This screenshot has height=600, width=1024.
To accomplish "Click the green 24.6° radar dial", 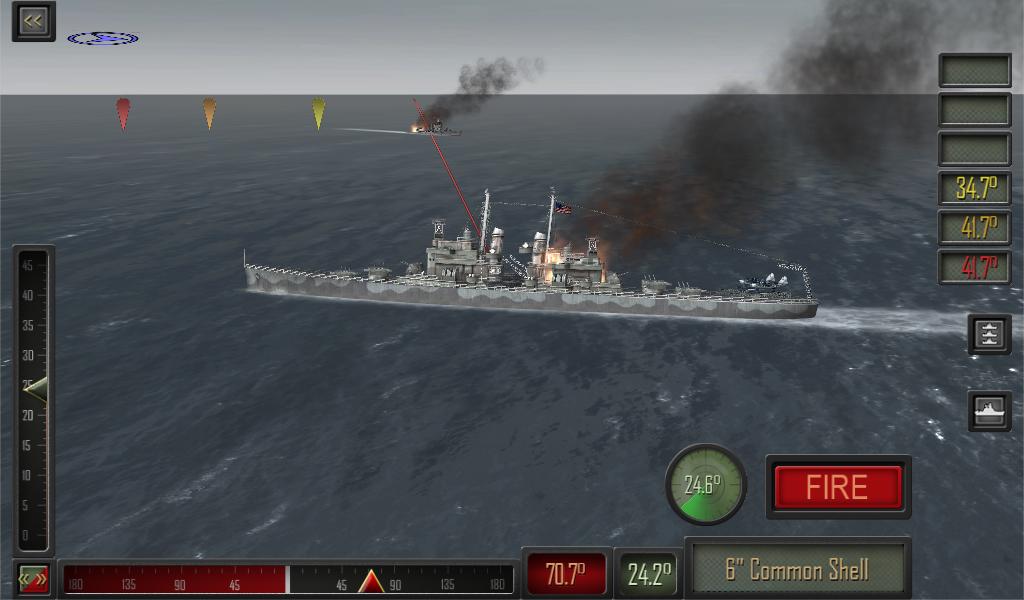I will [x=706, y=485].
